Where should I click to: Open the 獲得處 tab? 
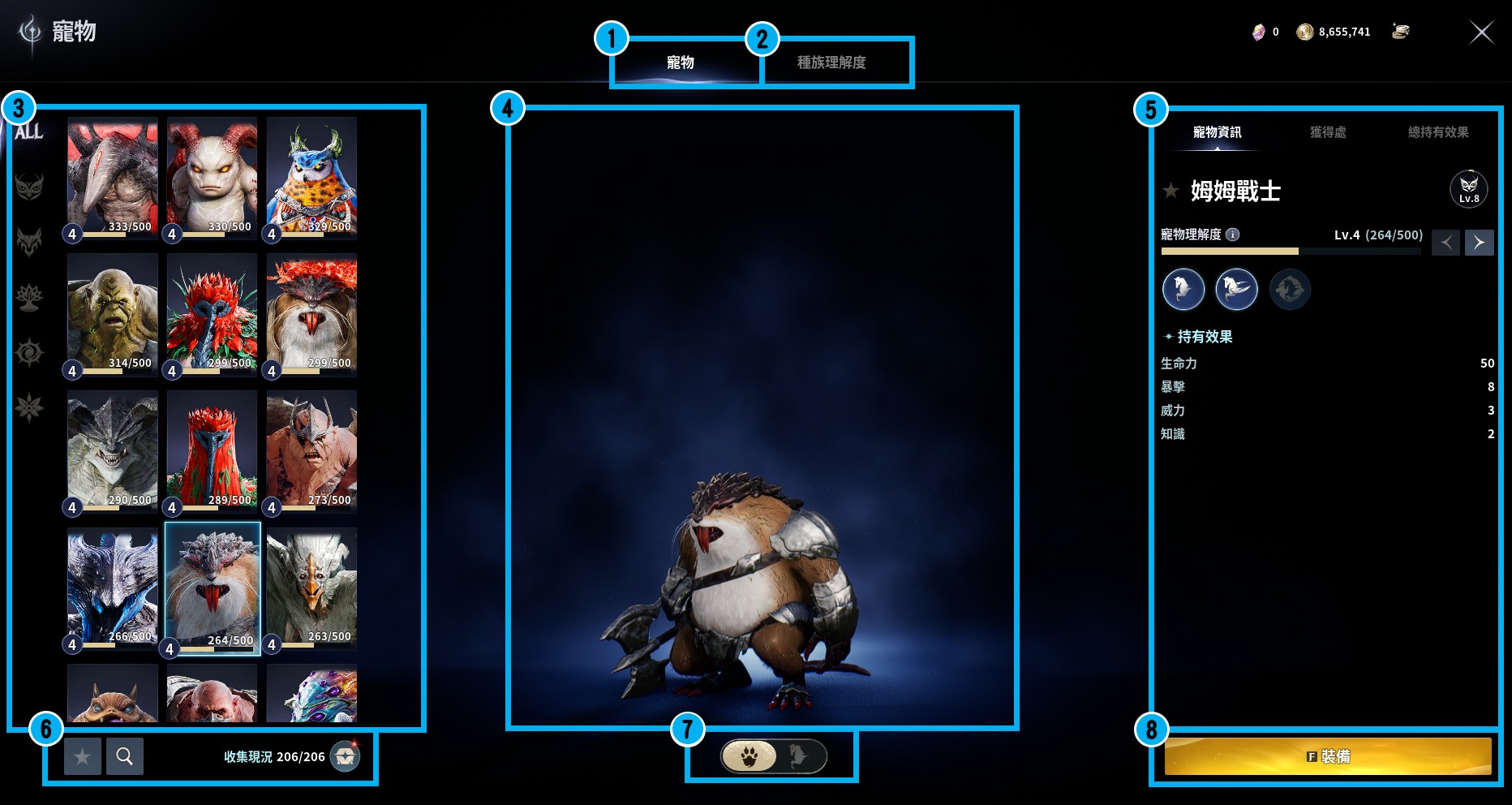click(x=1328, y=132)
